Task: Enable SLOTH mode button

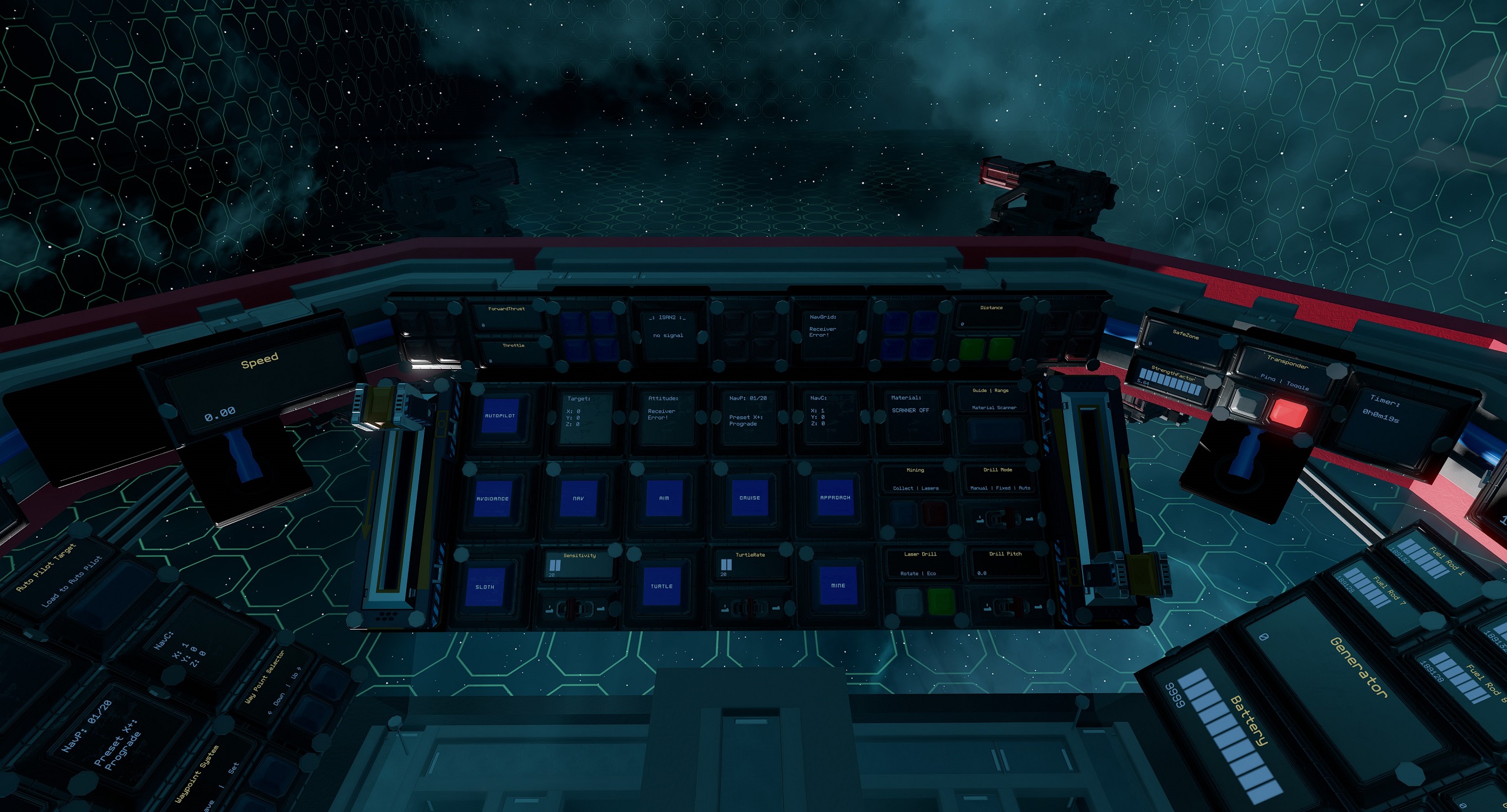Action: click(484, 587)
